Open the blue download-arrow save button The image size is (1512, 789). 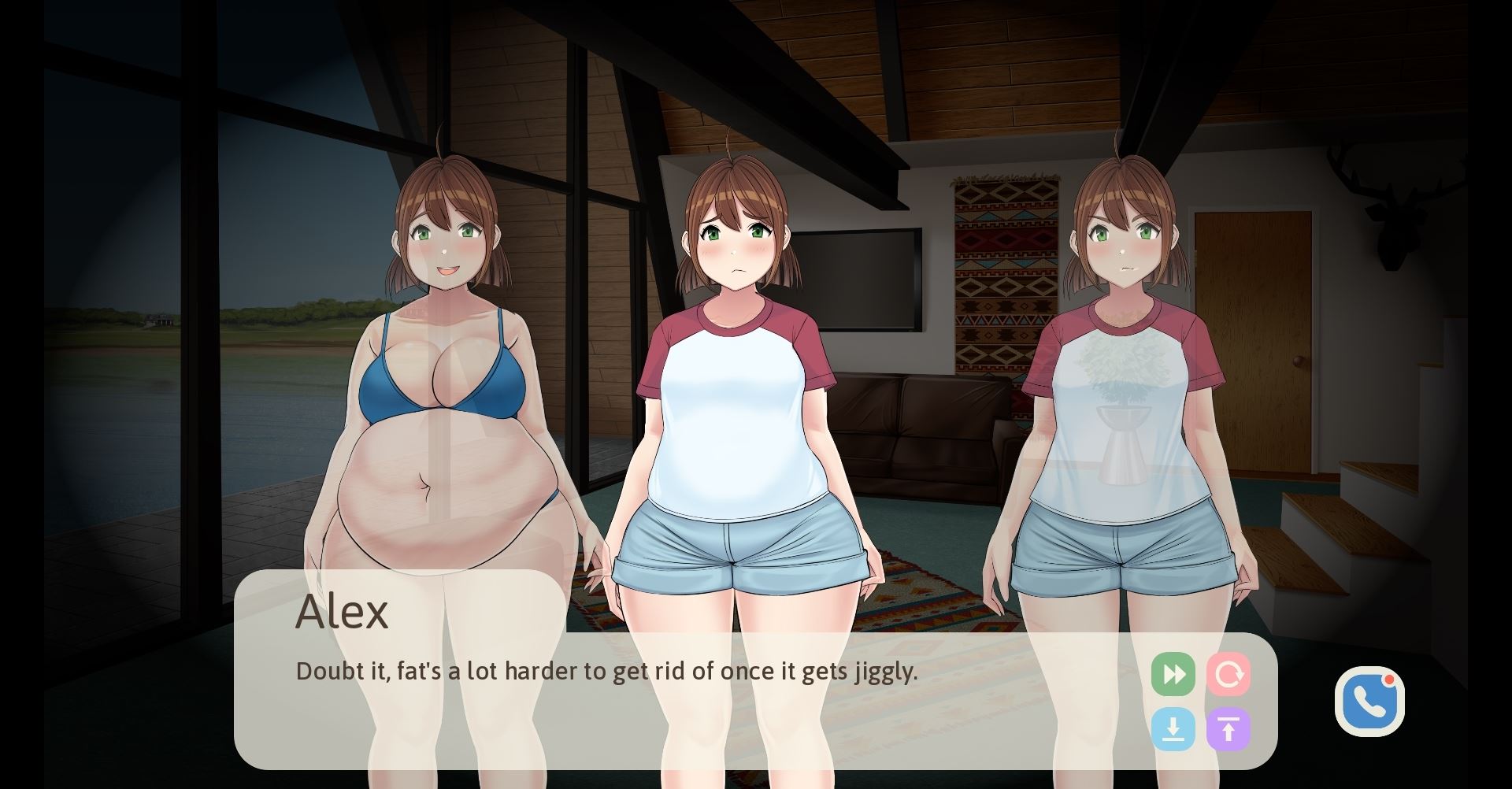tap(1173, 729)
